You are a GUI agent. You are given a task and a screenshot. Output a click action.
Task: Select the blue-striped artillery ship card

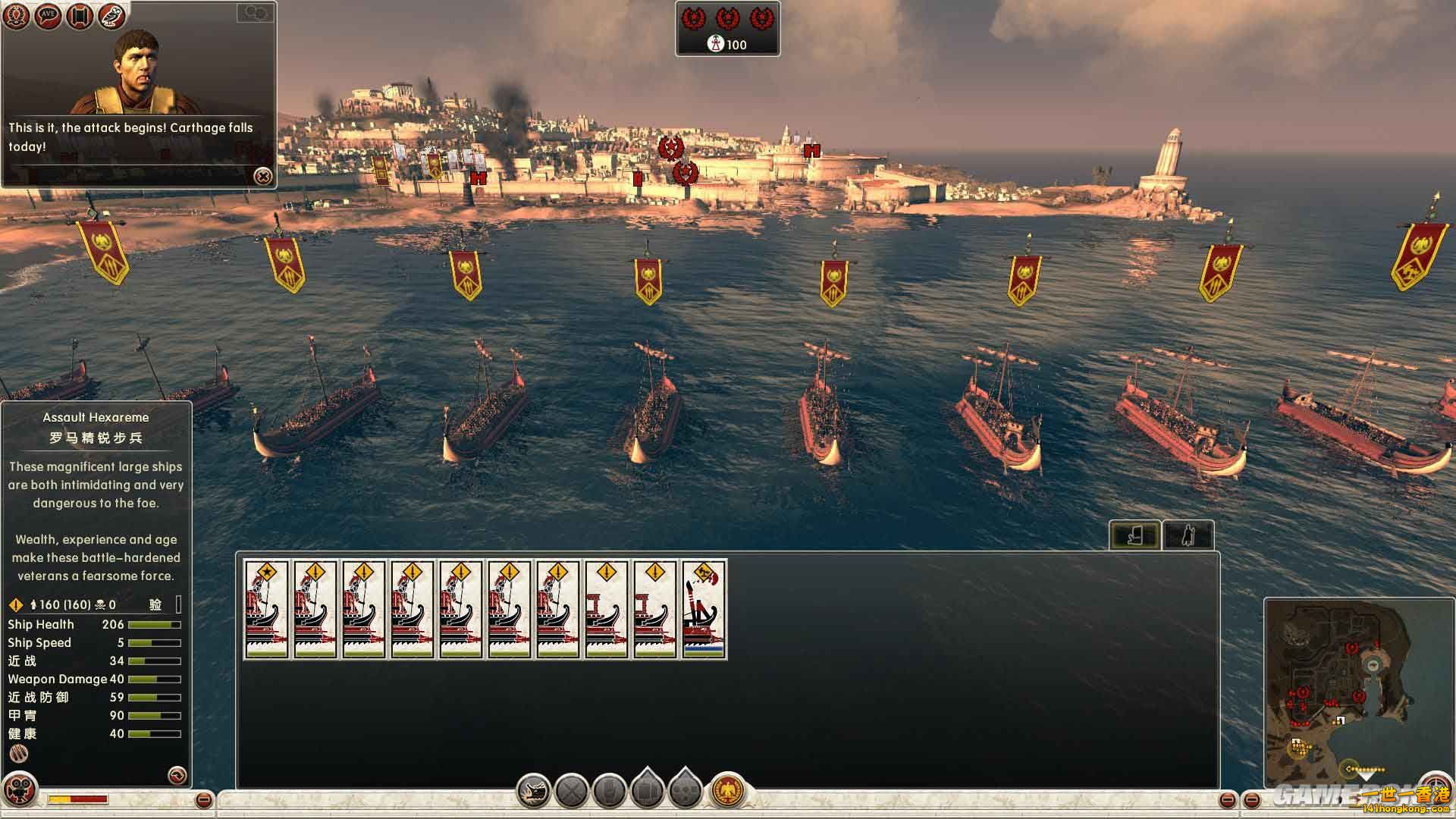[704, 609]
